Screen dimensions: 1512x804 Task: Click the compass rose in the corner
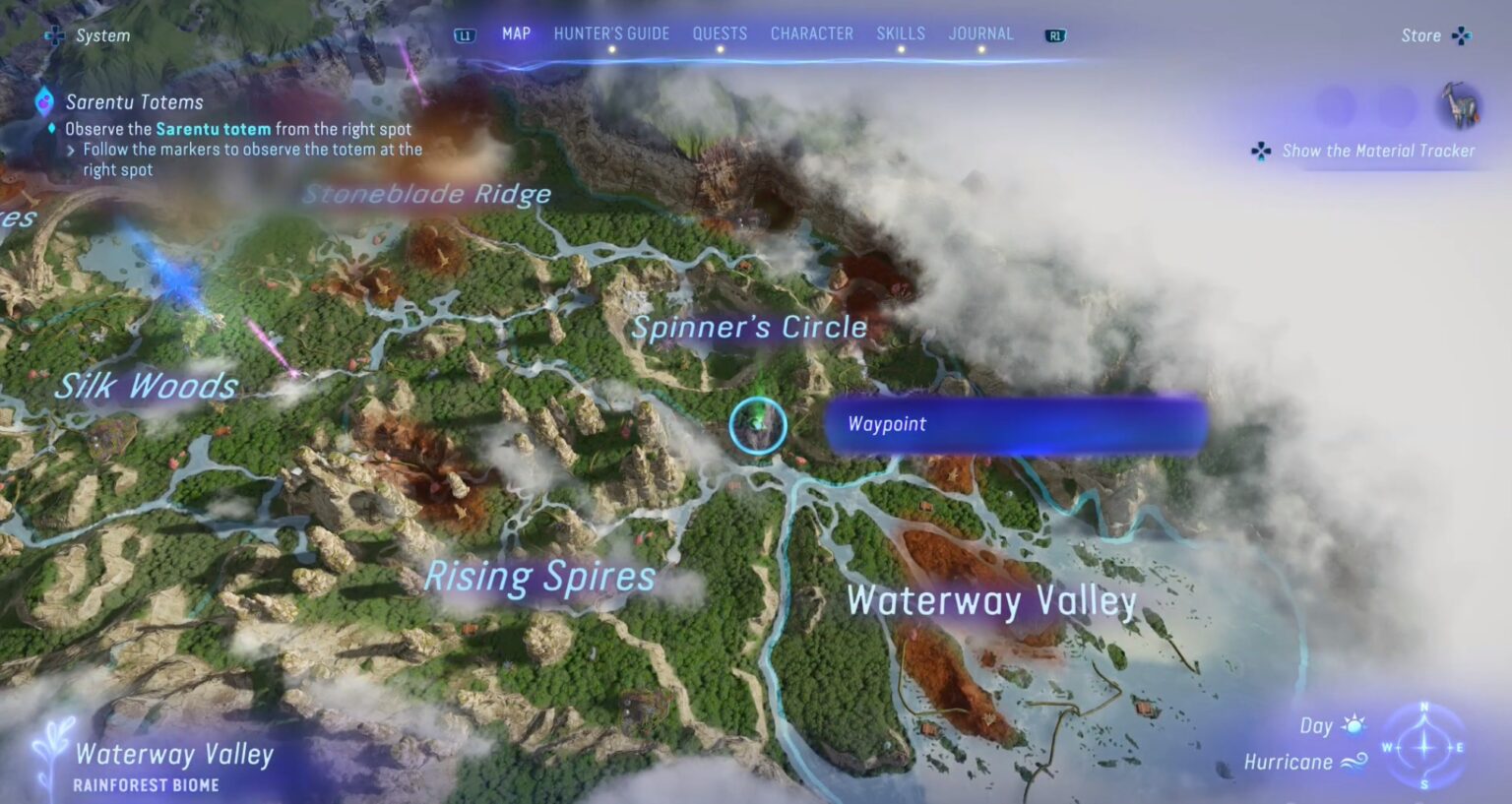(1424, 748)
